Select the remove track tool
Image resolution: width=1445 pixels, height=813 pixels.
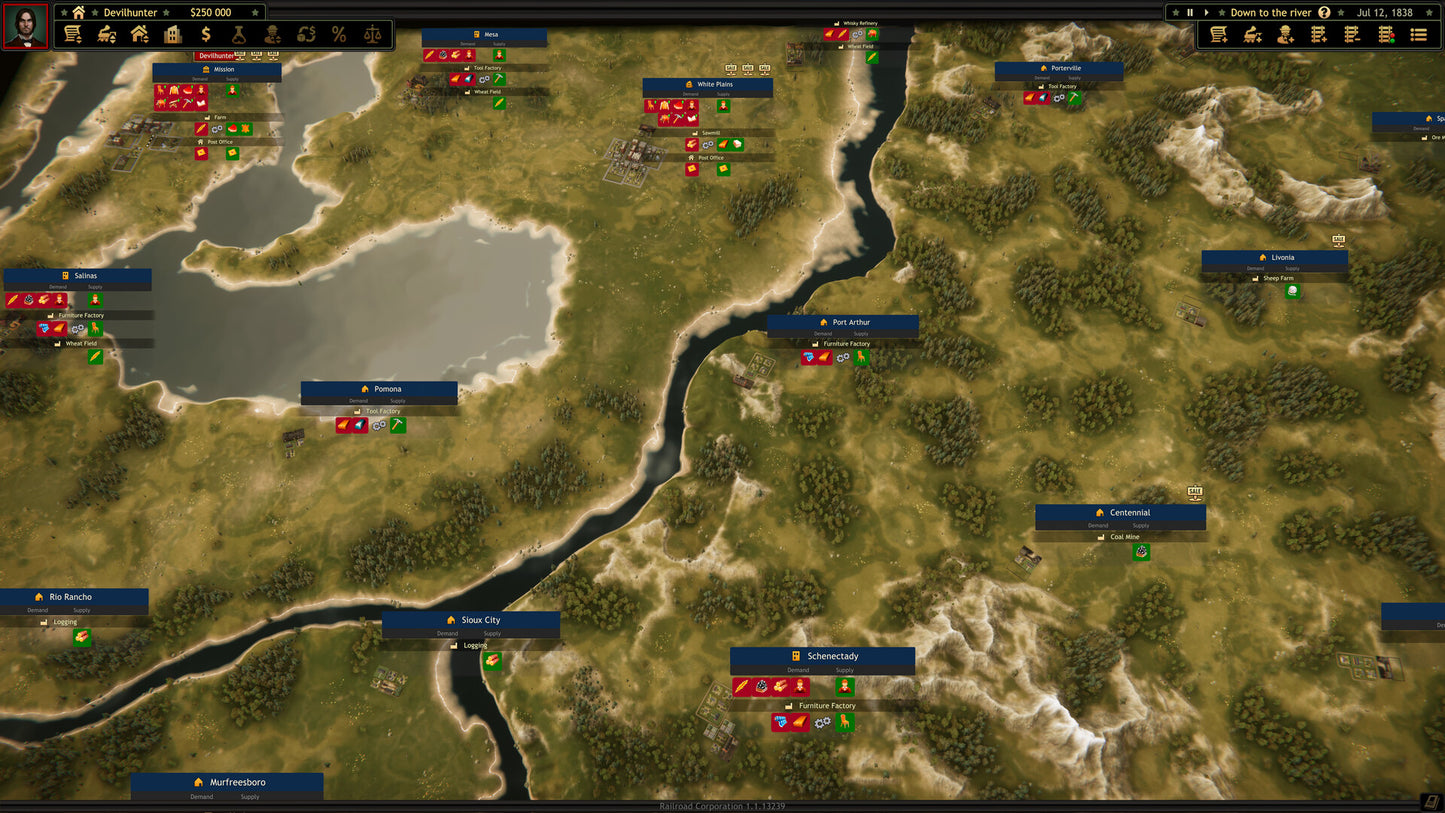[1352, 33]
